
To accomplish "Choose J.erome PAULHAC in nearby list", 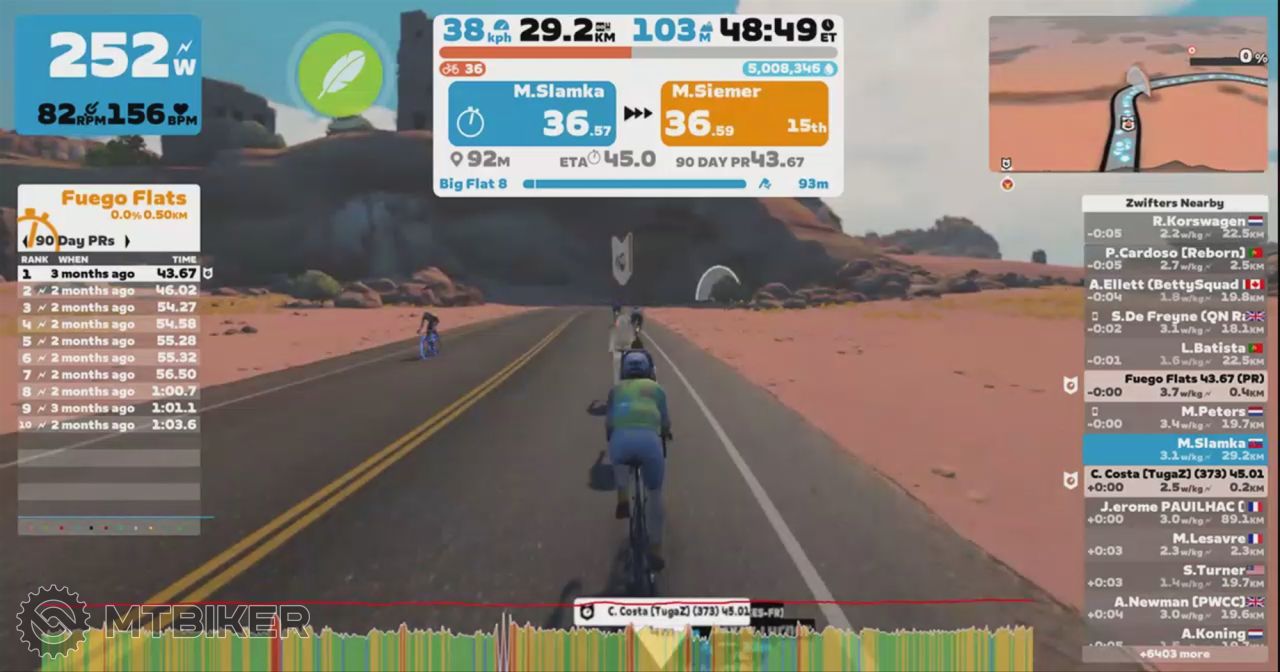I will tap(1175, 512).
